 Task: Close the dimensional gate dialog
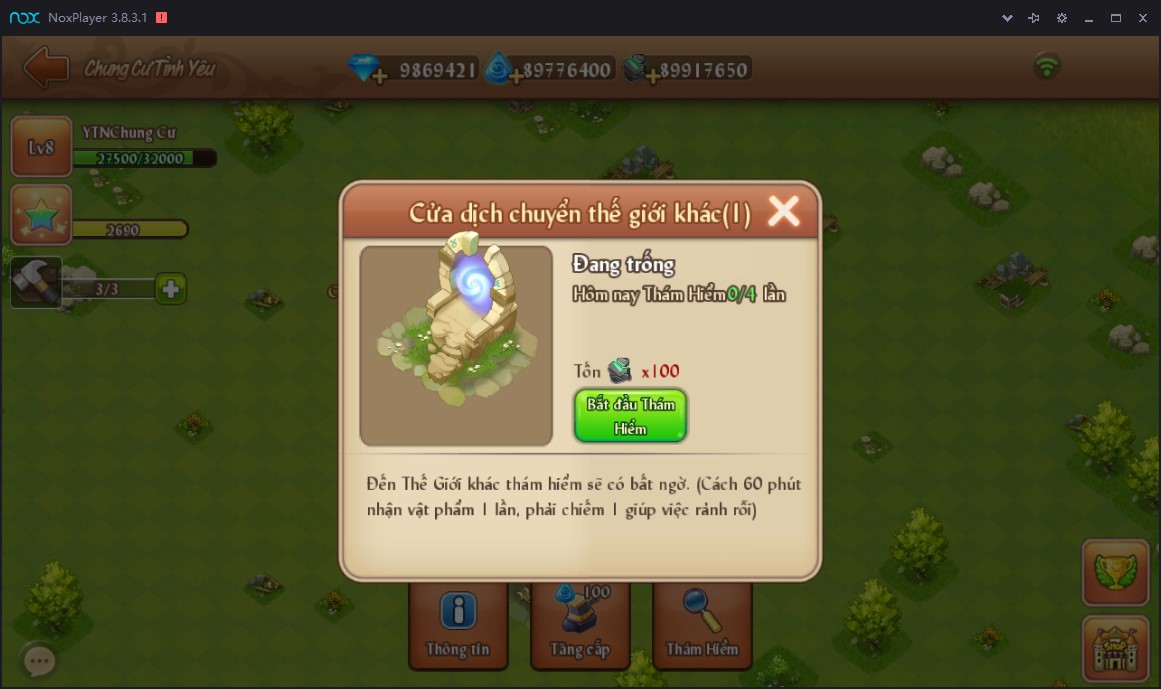click(783, 211)
